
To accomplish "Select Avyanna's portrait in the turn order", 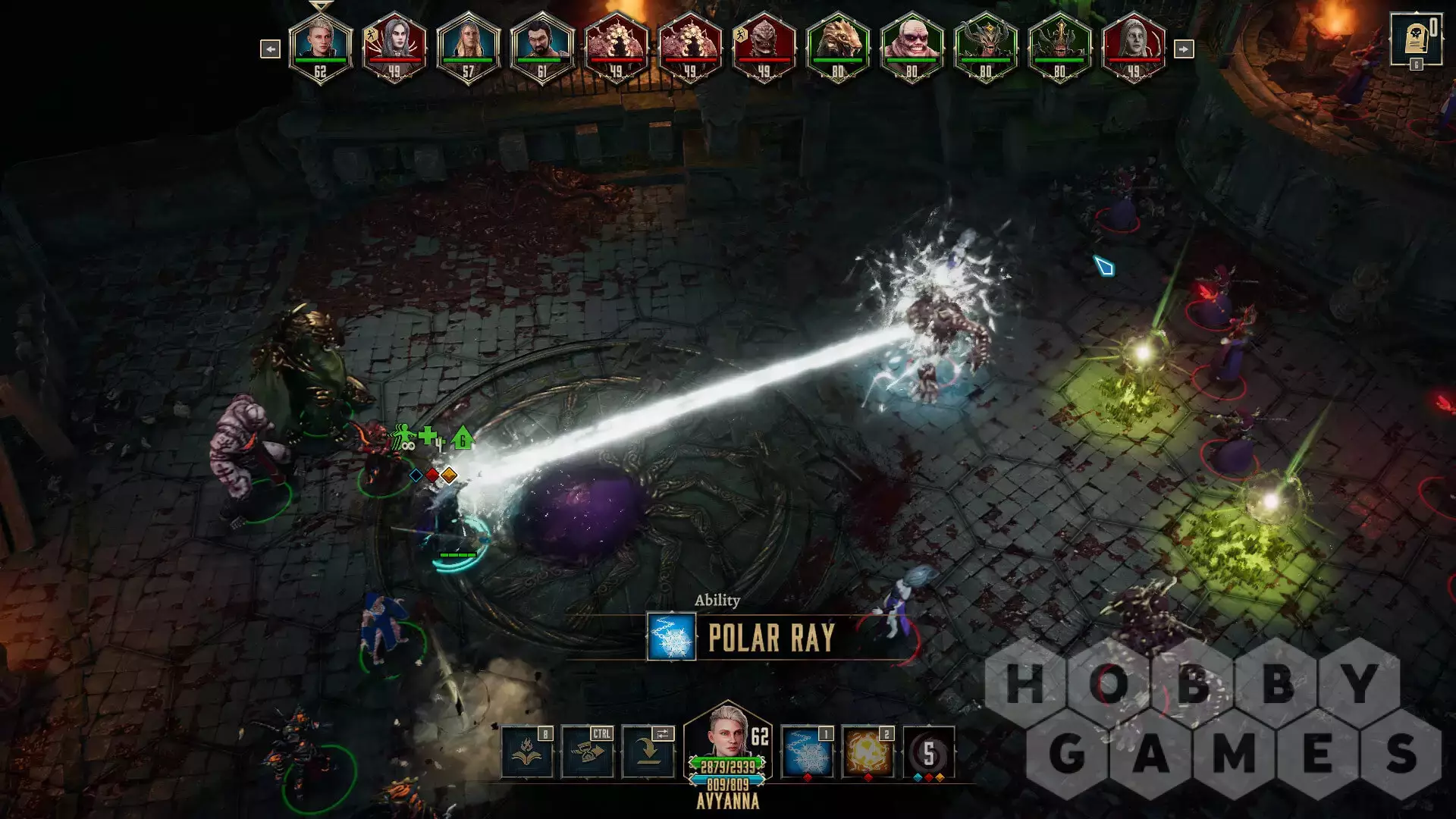I will (x=320, y=47).
